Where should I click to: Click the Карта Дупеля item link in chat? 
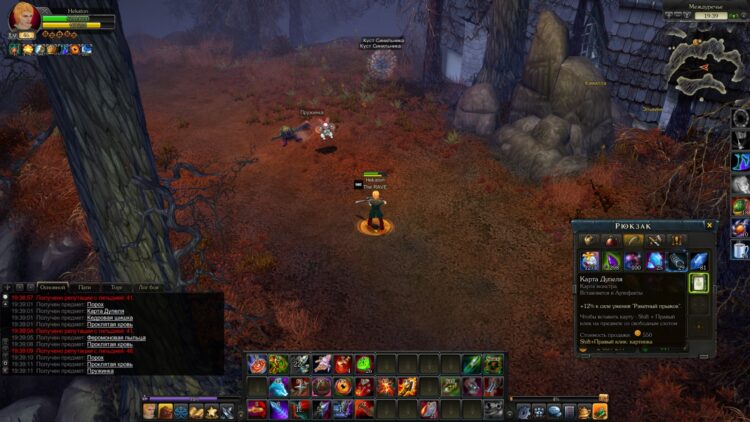(106, 311)
